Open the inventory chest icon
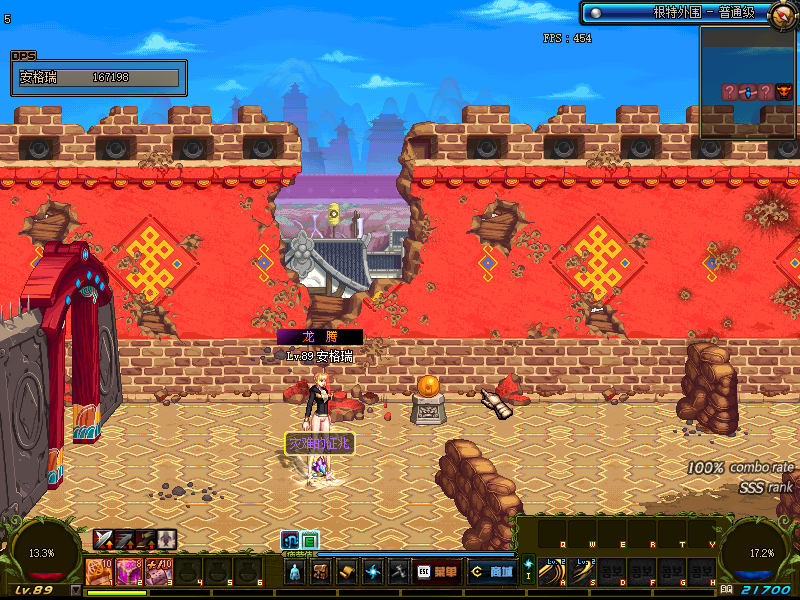800x600 pixels. (x=321, y=572)
